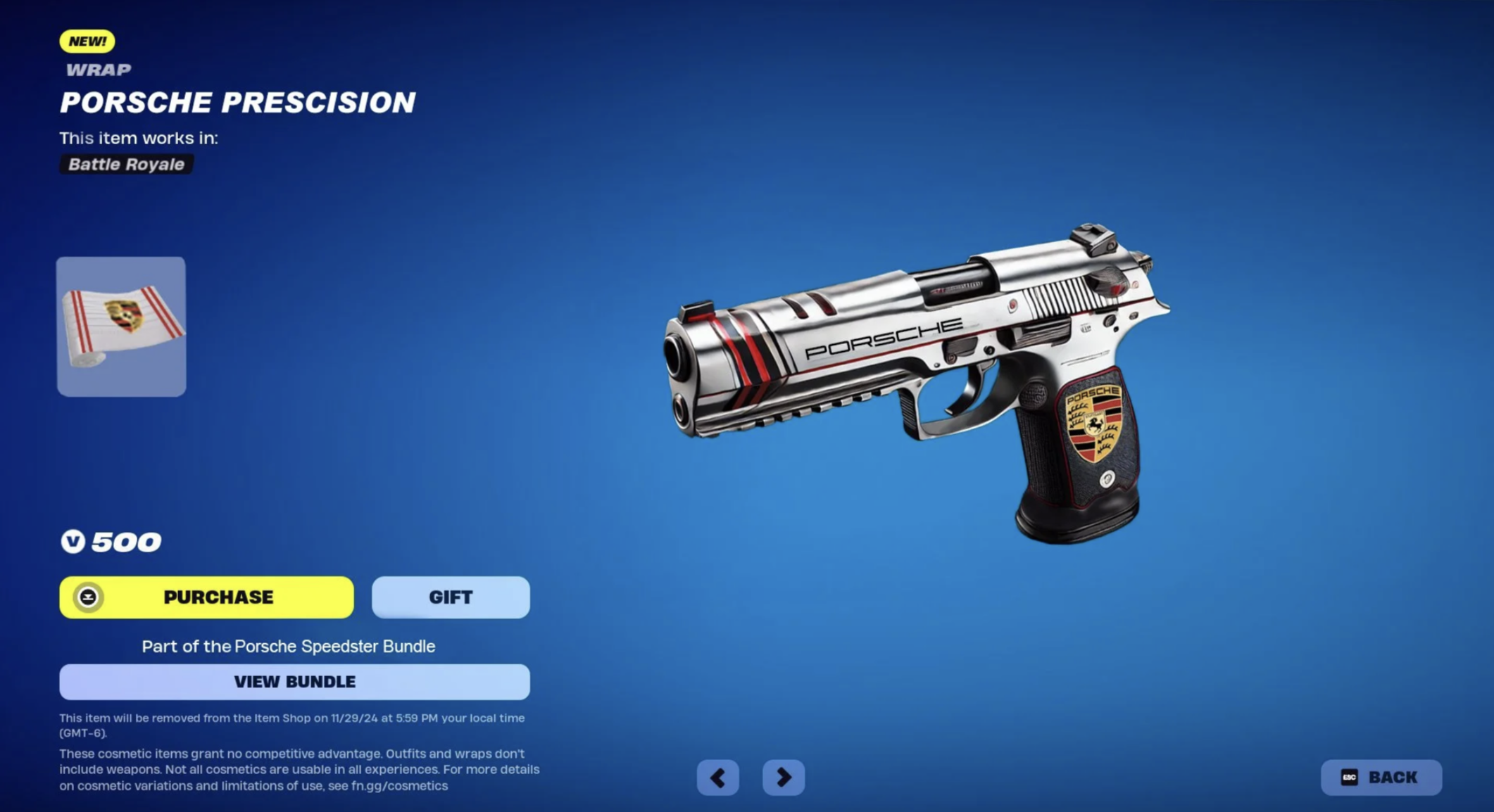Gift this wrap to a friend

tap(451, 597)
